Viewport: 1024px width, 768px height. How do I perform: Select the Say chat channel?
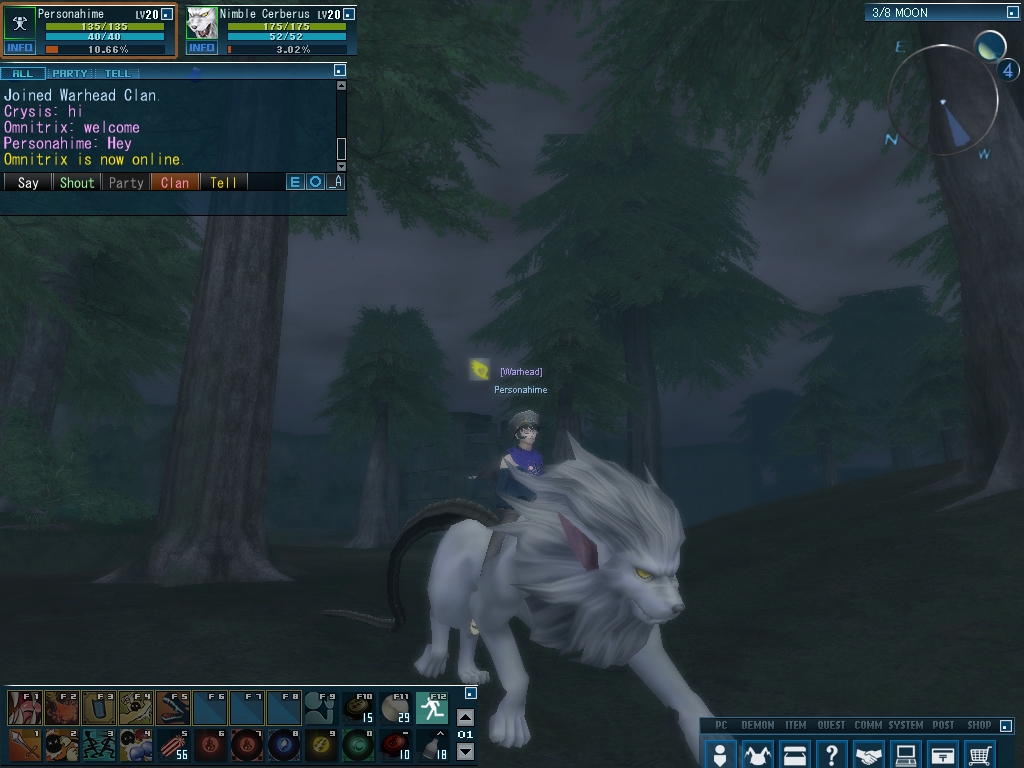(x=28, y=182)
